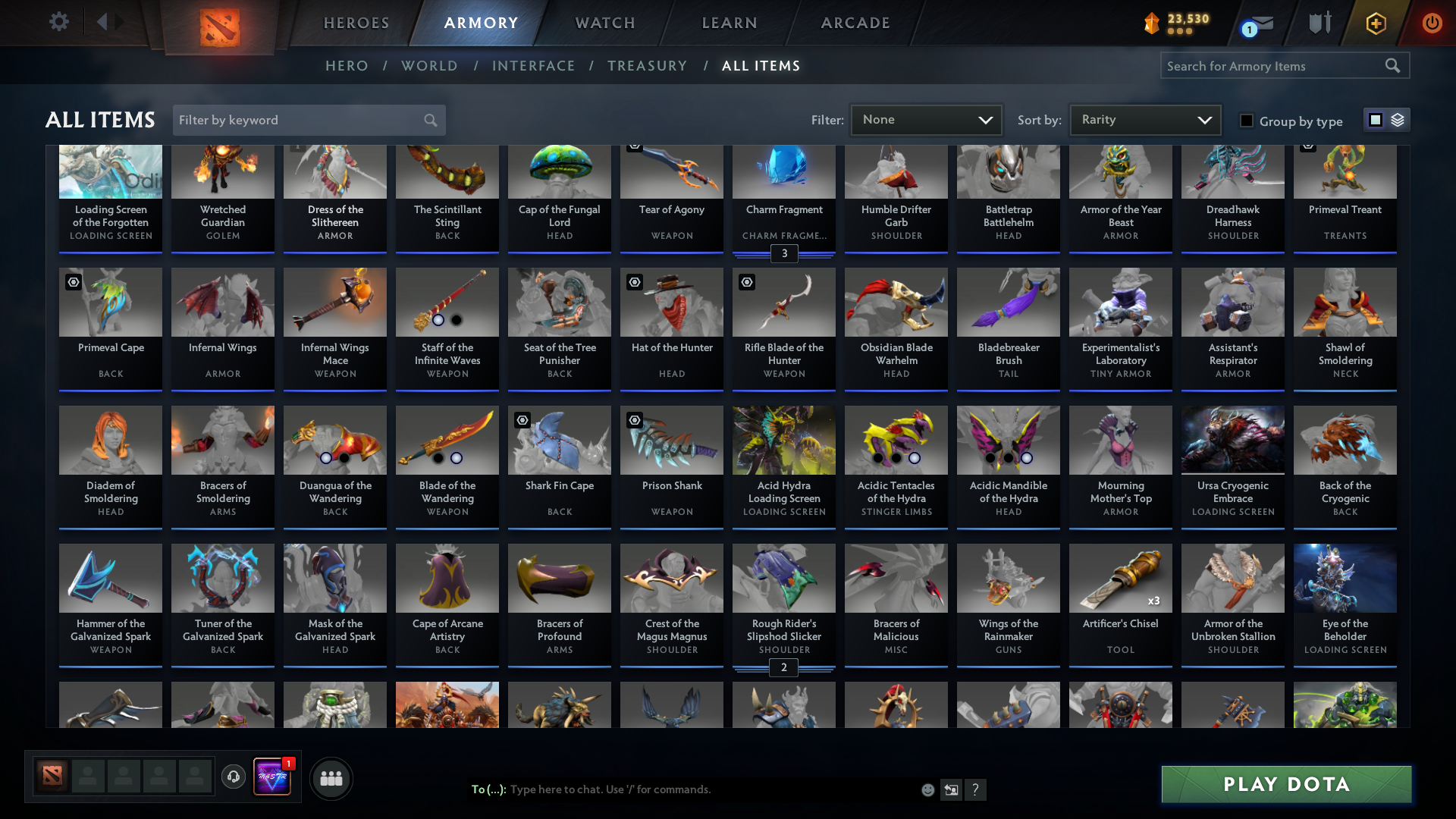Open settings with the gear icon

[59, 22]
